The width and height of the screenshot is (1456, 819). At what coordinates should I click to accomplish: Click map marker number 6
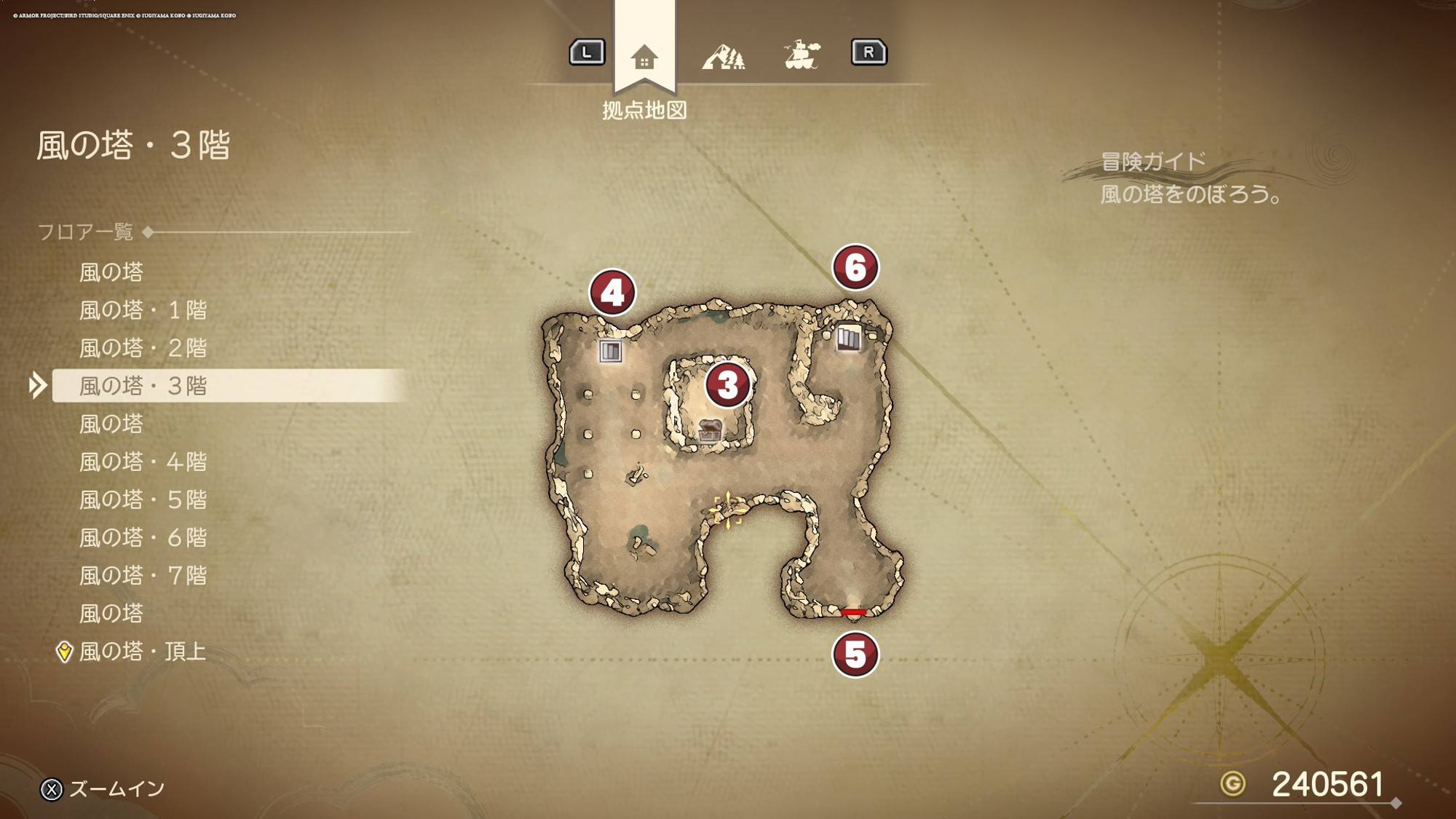855,267
